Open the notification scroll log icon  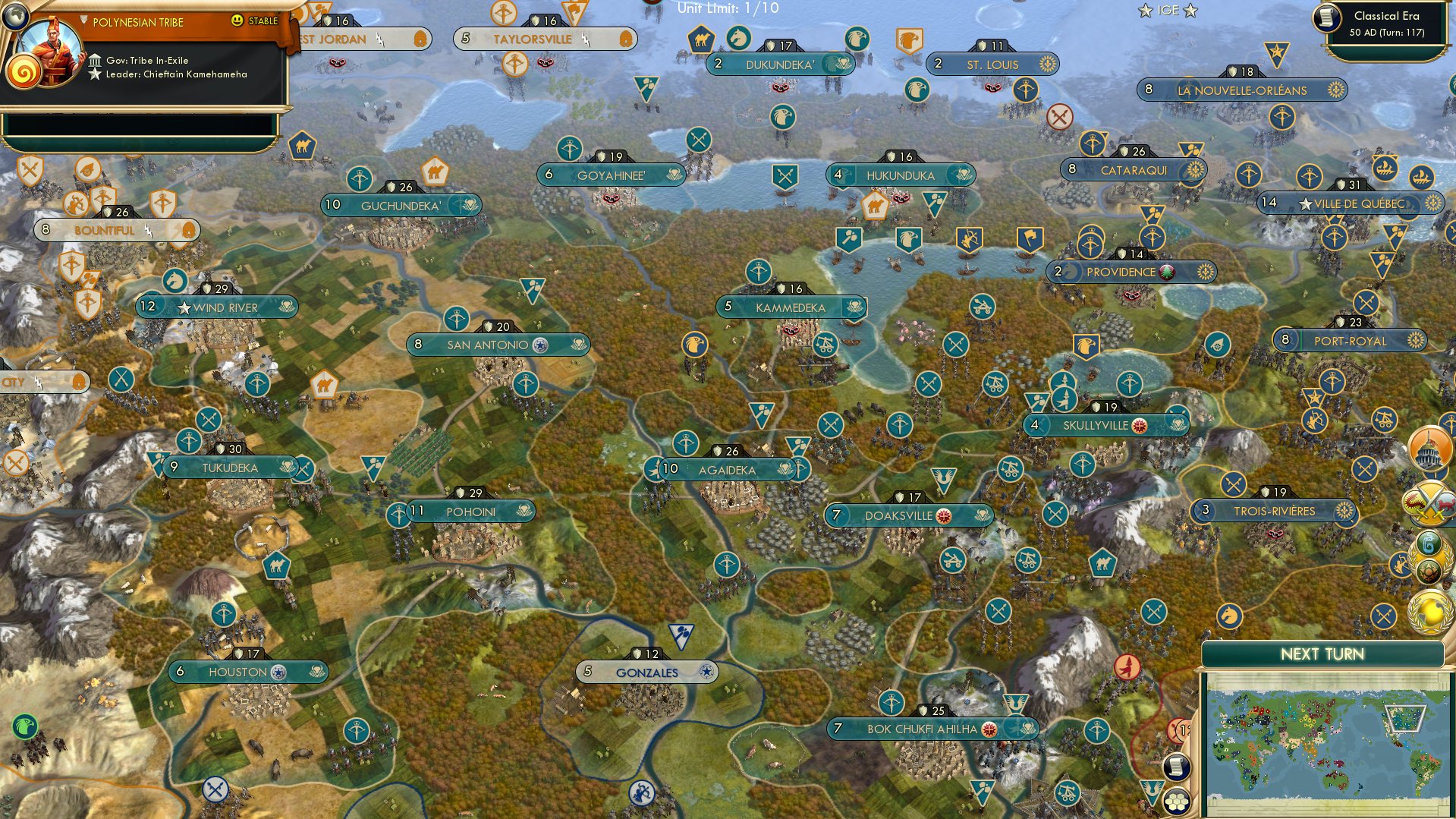tap(1176, 766)
